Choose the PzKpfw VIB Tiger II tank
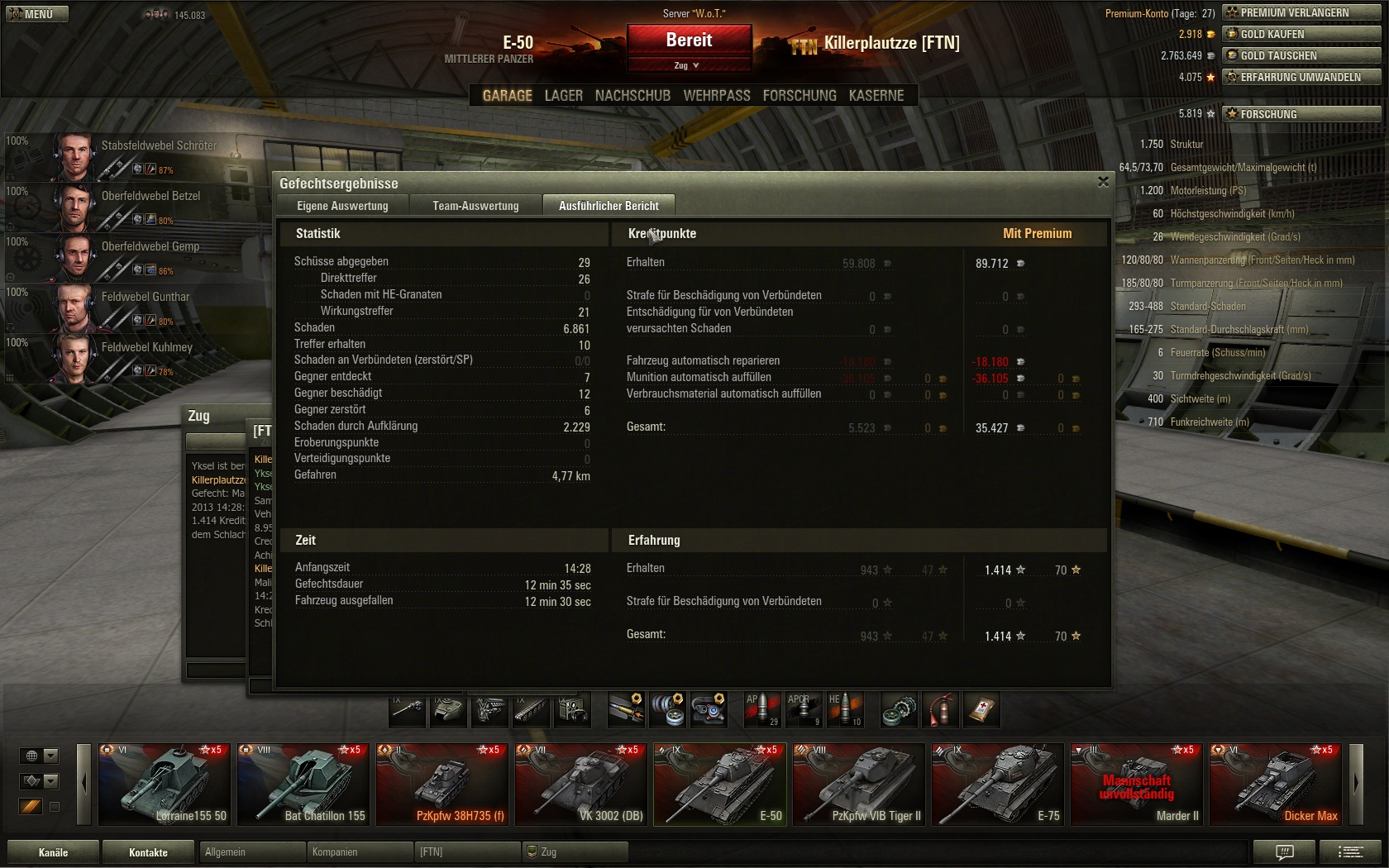 (858, 785)
